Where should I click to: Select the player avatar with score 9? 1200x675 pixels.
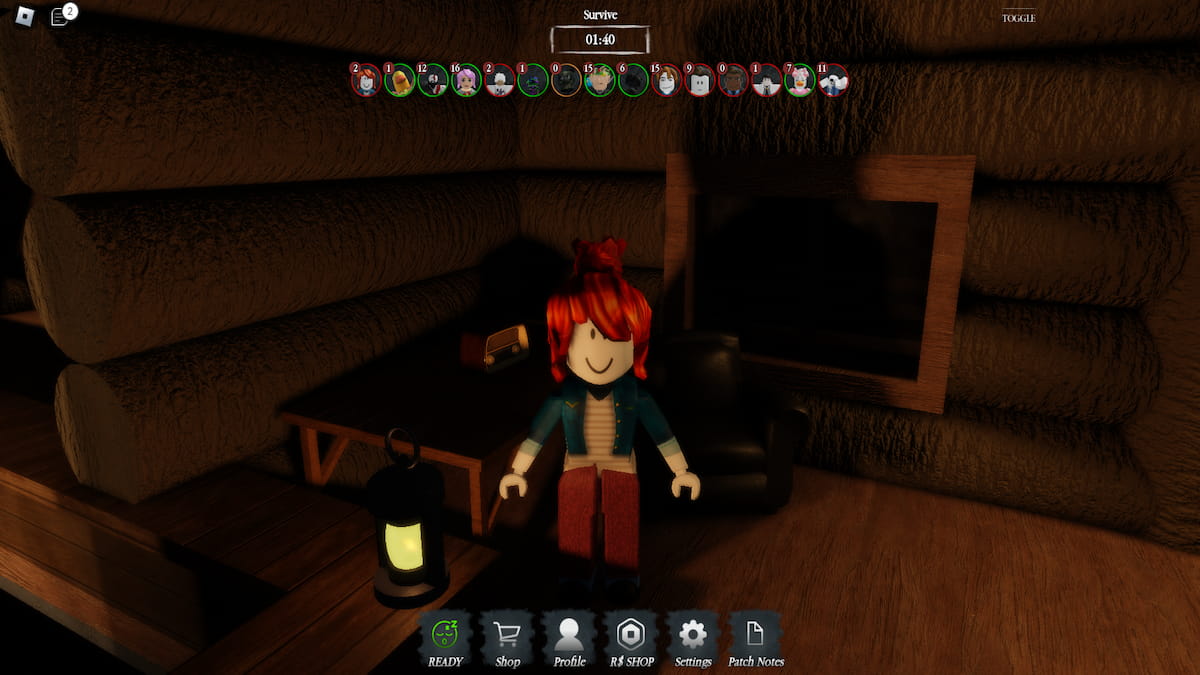pyautogui.click(x=700, y=81)
